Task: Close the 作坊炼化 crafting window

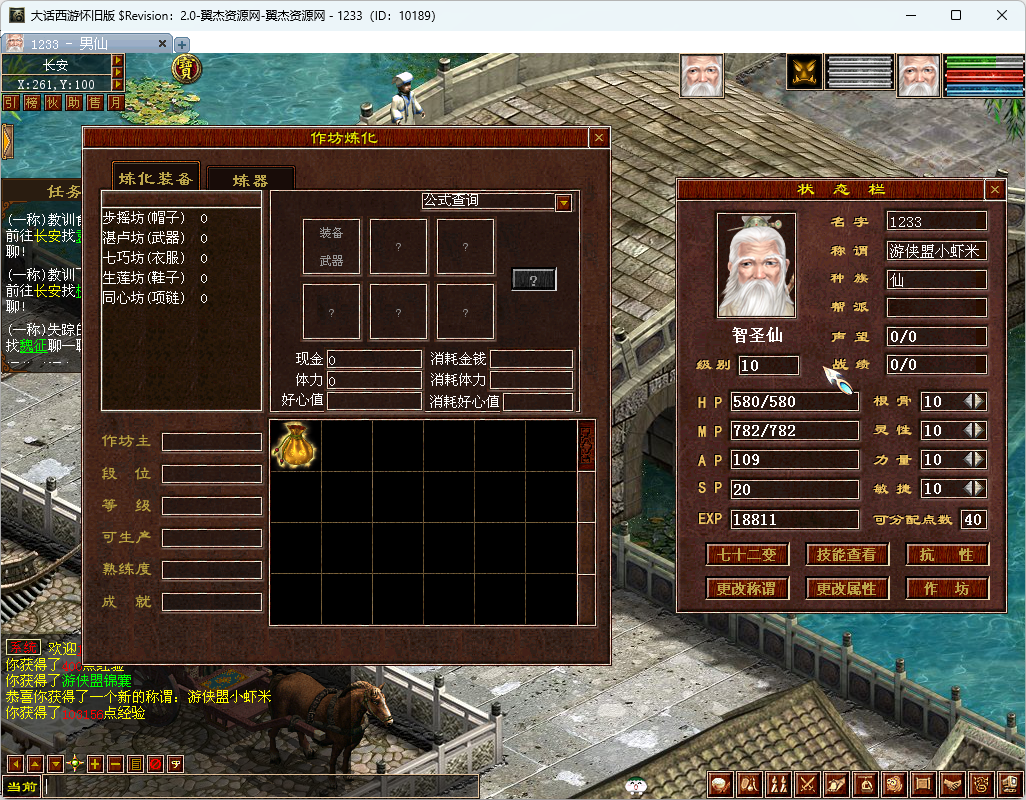Action: 598,138
